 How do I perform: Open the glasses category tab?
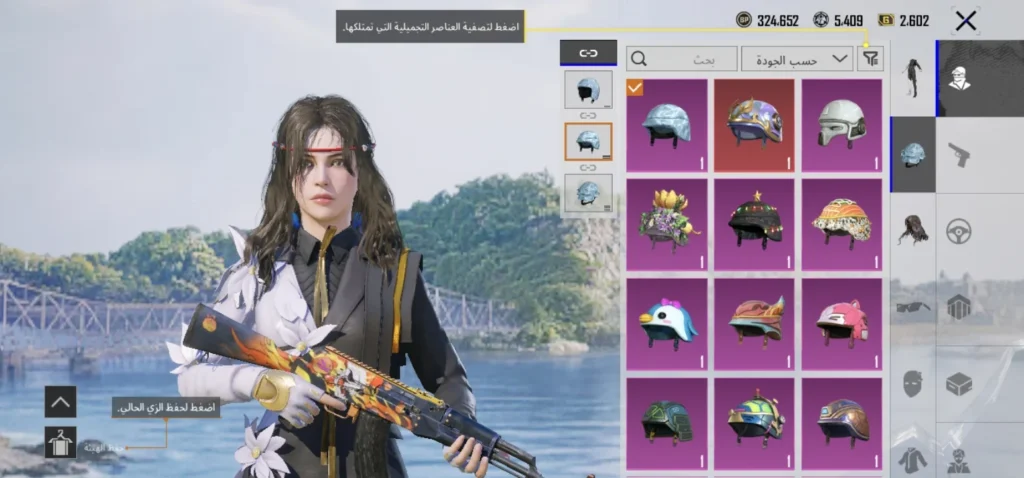pos(913,307)
